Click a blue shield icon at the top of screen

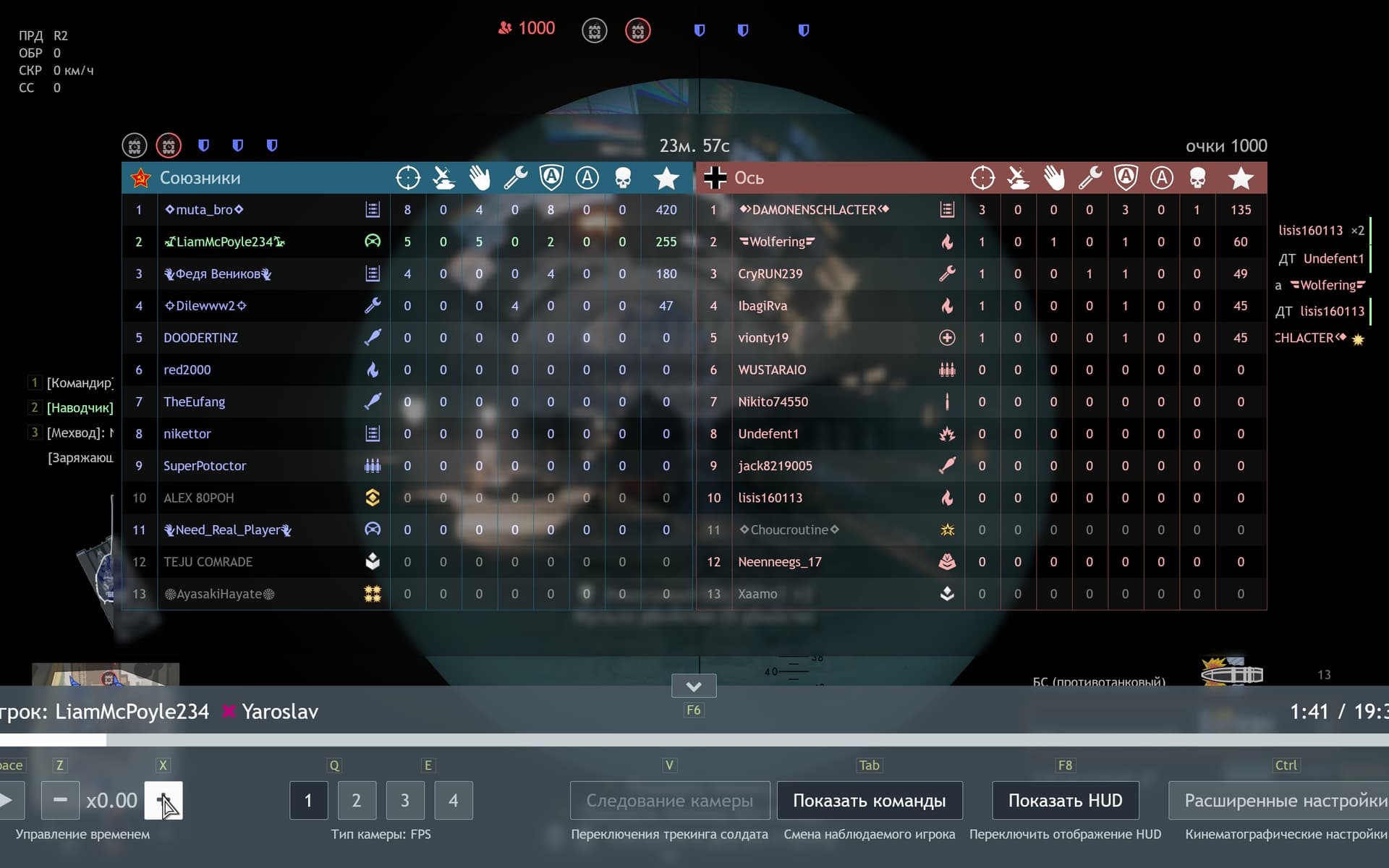[x=700, y=30]
